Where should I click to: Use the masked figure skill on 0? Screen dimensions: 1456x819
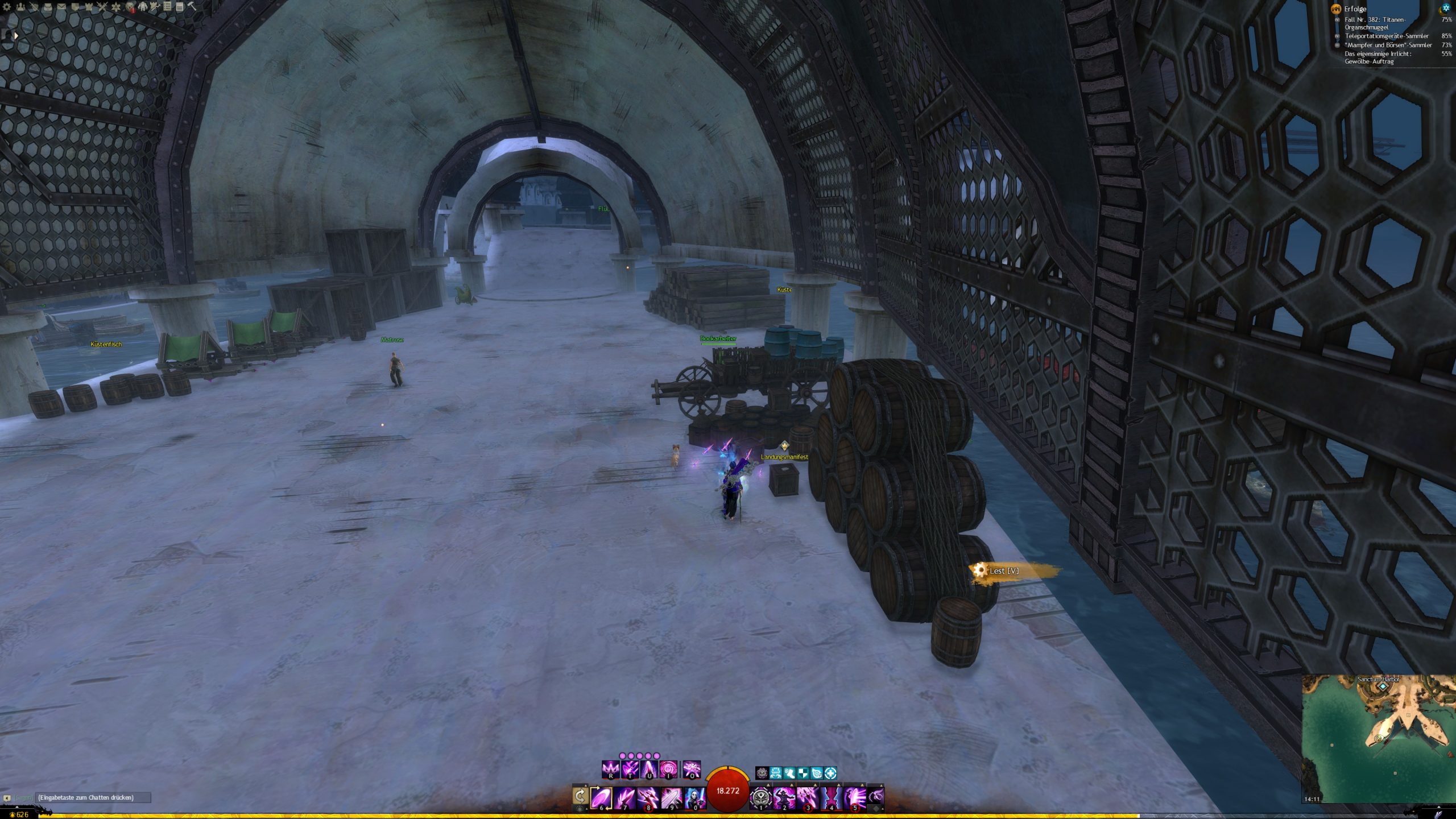tap(695, 797)
